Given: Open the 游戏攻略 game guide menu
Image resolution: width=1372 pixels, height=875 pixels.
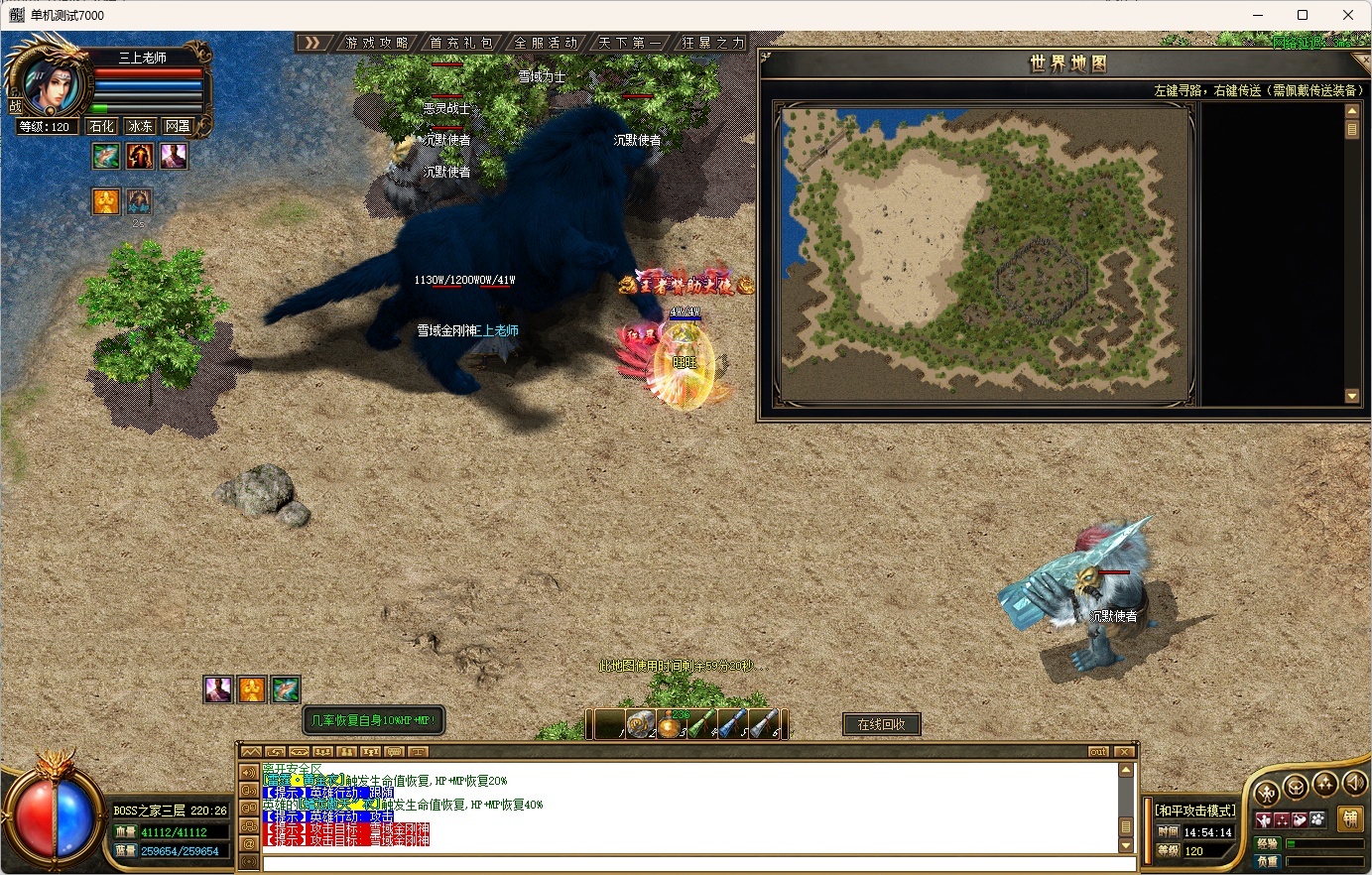Looking at the screenshot, I should pos(377,43).
